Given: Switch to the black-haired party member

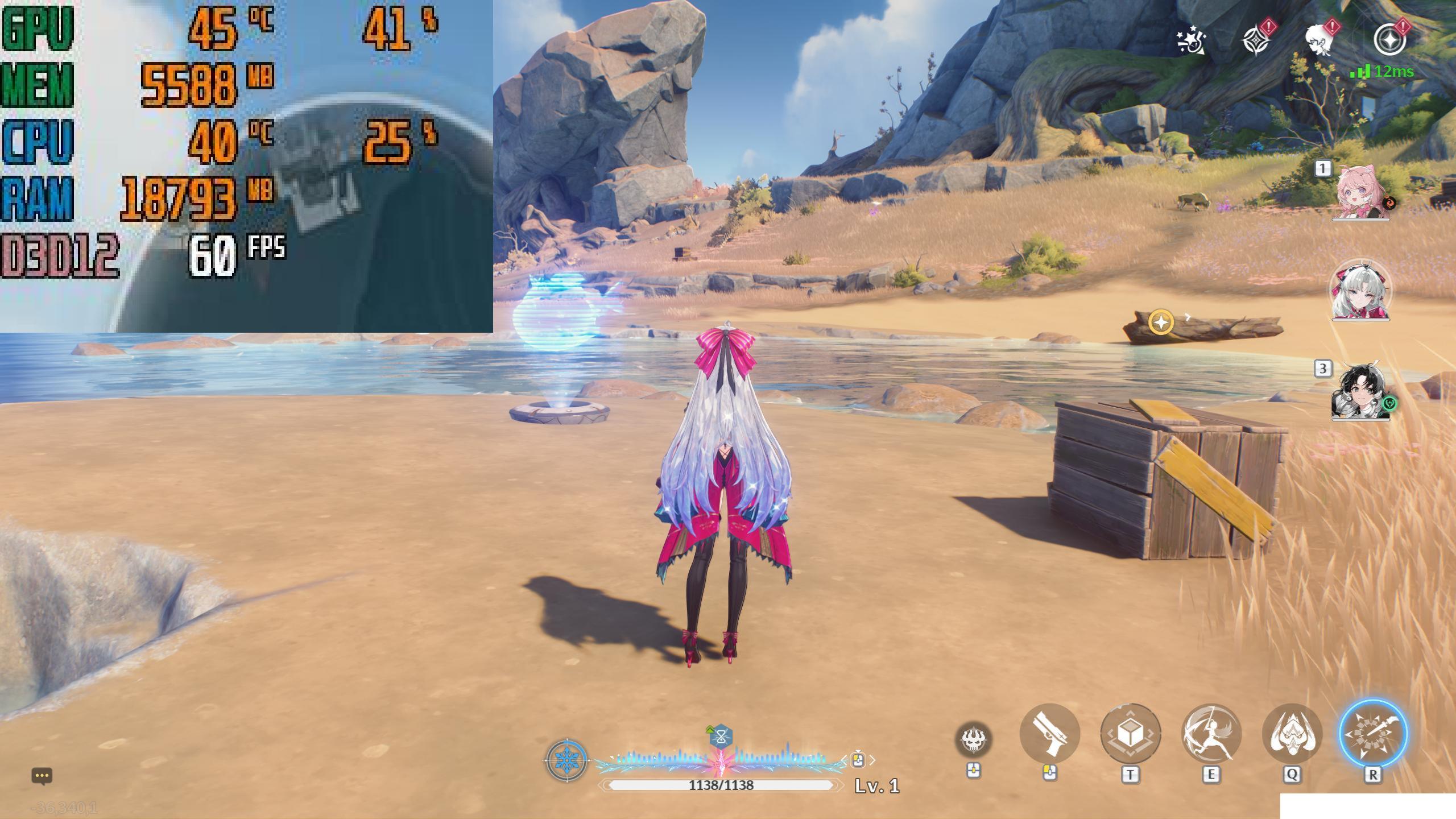Looking at the screenshot, I should pos(1360,392).
